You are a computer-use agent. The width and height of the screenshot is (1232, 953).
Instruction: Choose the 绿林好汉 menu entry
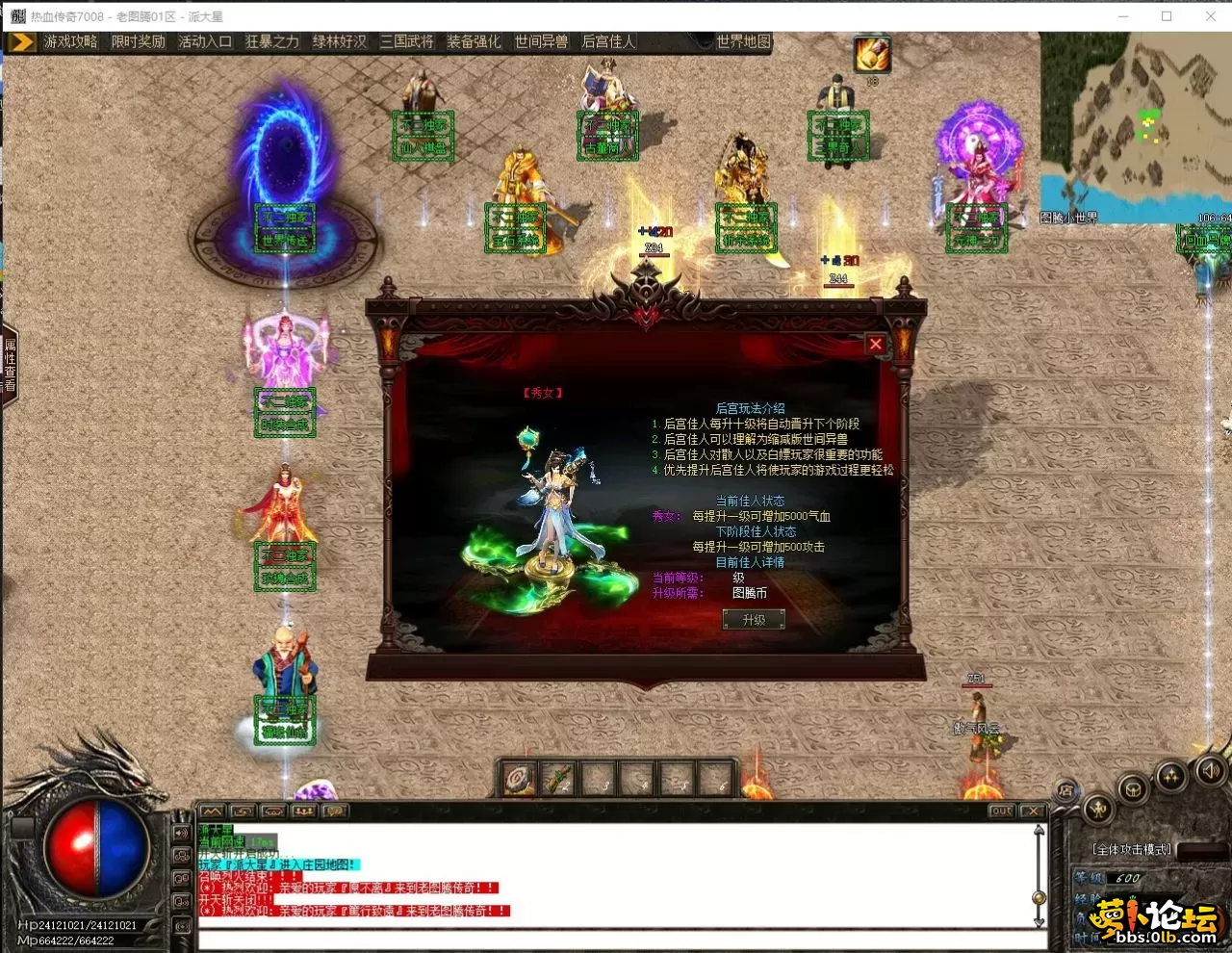tap(340, 41)
